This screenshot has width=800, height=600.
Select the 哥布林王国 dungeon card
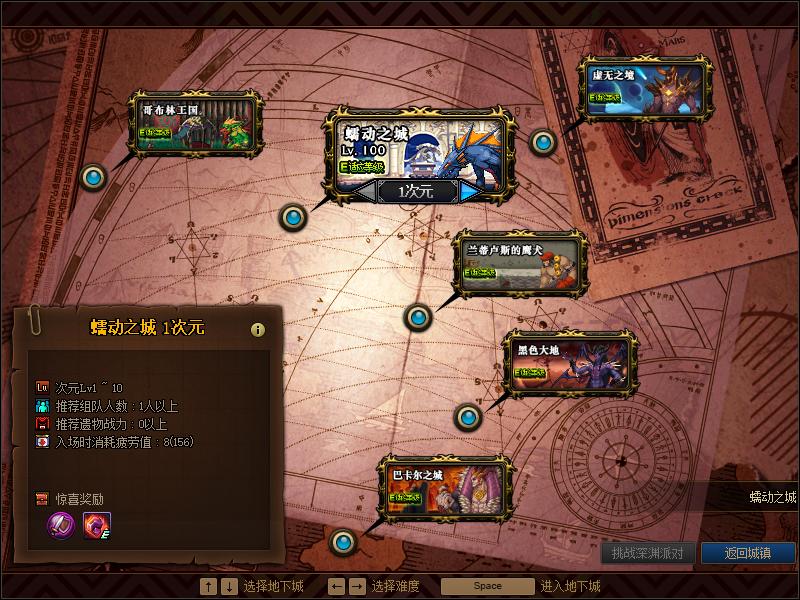196,123
